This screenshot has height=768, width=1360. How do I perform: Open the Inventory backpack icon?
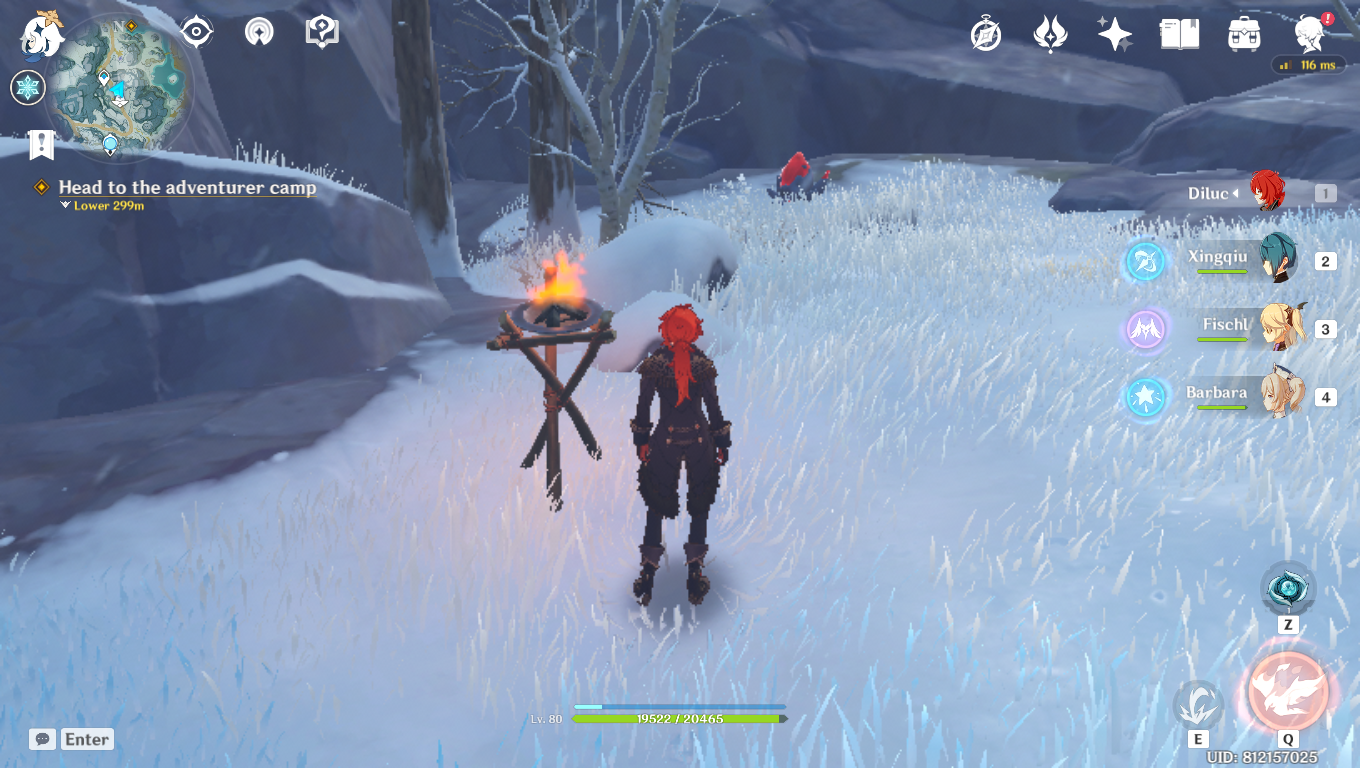pyautogui.click(x=1243, y=33)
